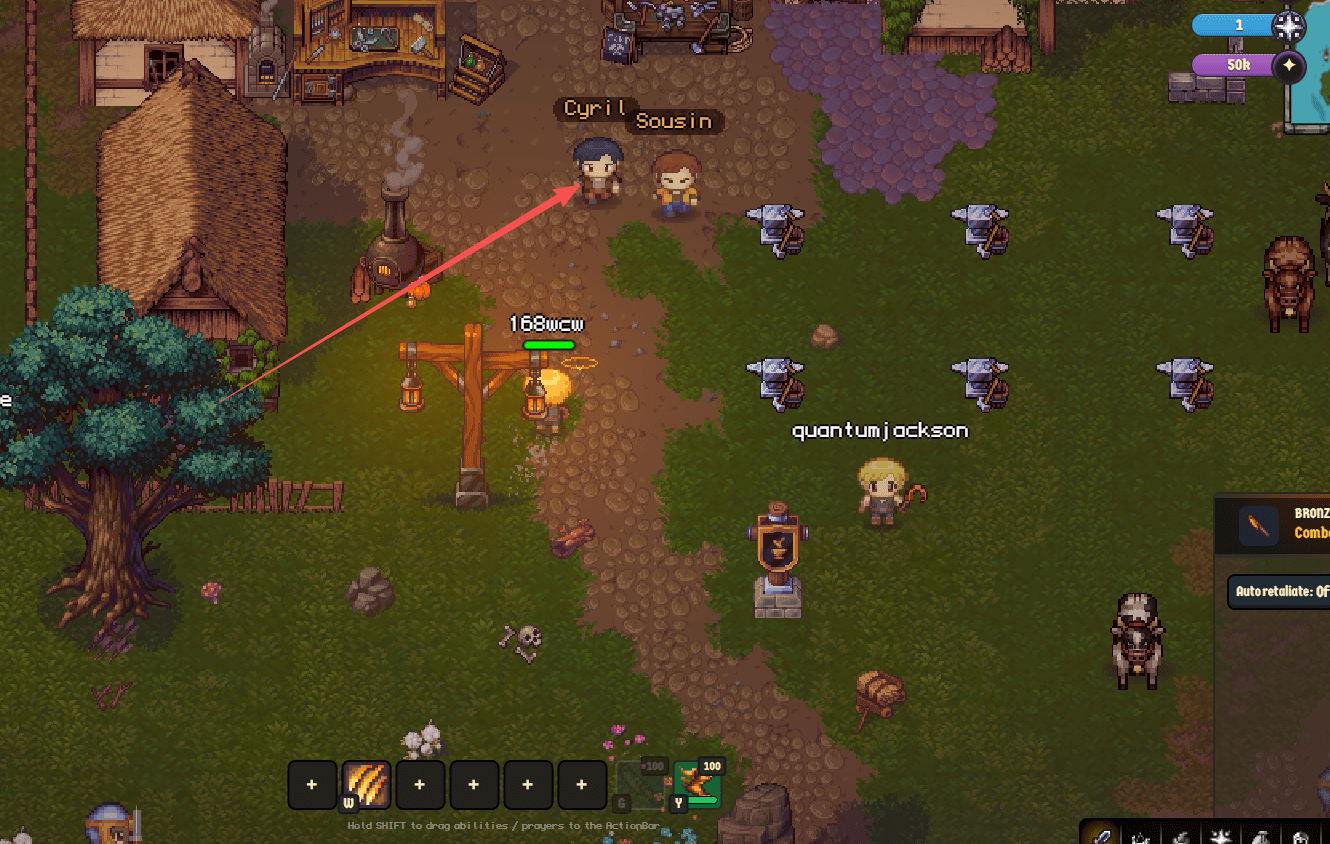Activate the flaming claw slash ability
The height and width of the screenshot is (844, 1330).
[x=366, y=785]
